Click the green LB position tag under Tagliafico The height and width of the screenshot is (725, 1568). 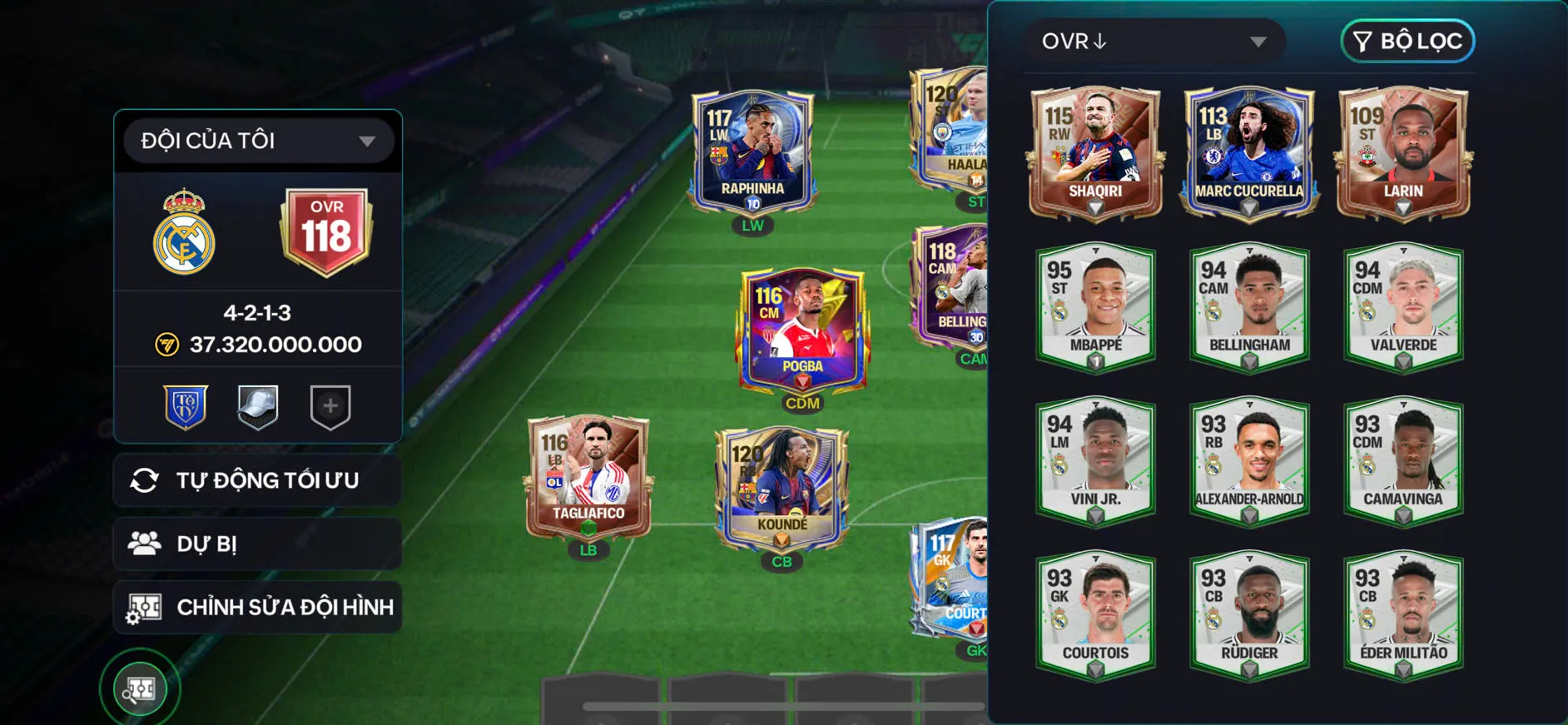[588, 550]
